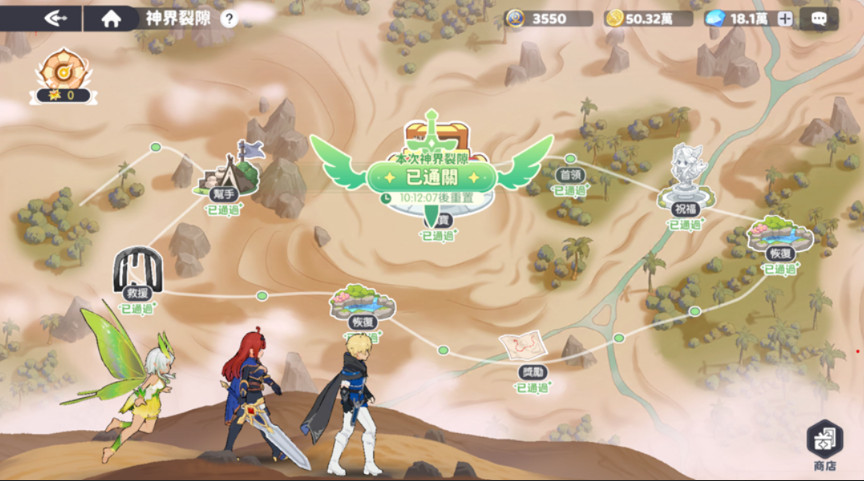Select the 祝福 statue node
This screenshot has height=481, width=864.
pyautogui.click(x=684, y=173)
